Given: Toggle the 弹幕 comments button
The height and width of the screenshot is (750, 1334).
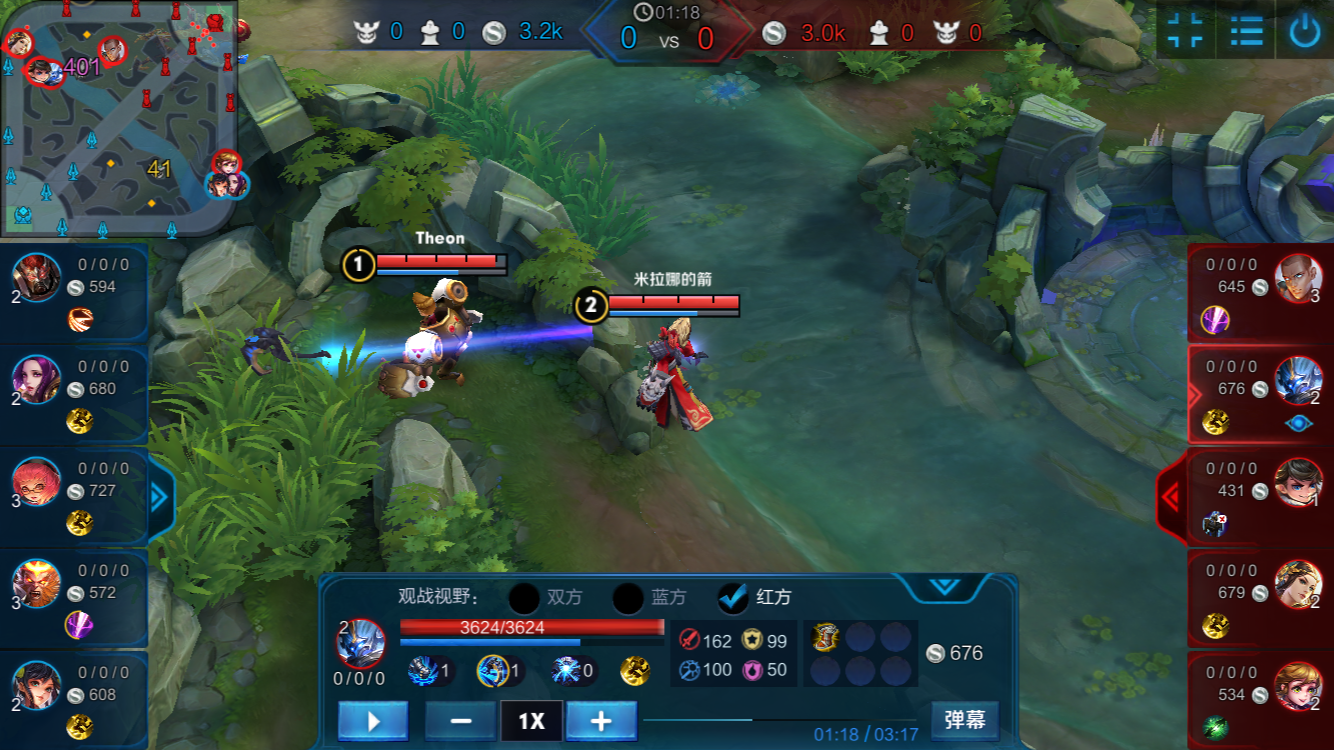Looking at the screenshot, I should point(964,719).
